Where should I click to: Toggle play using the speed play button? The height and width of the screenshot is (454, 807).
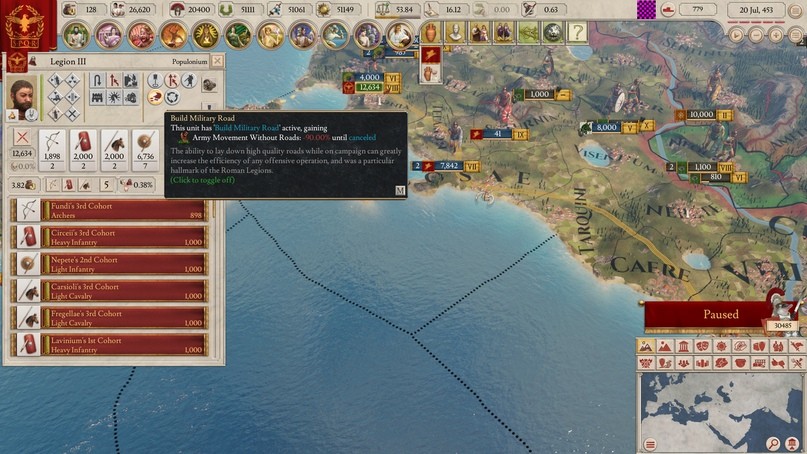tap(737, 34)
